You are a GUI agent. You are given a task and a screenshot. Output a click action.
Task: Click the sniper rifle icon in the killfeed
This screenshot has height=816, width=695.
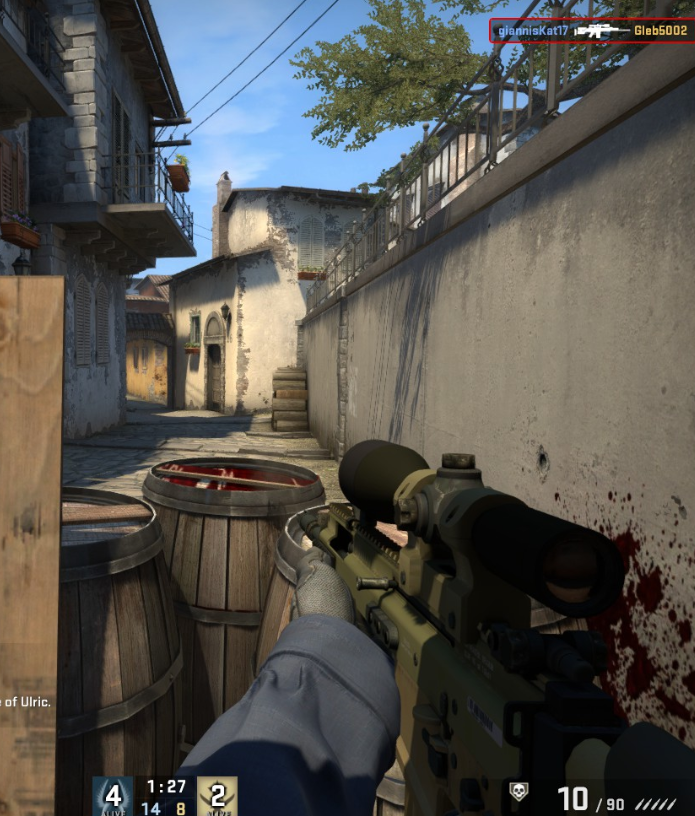pyautogui.click(x=601, y=31)
